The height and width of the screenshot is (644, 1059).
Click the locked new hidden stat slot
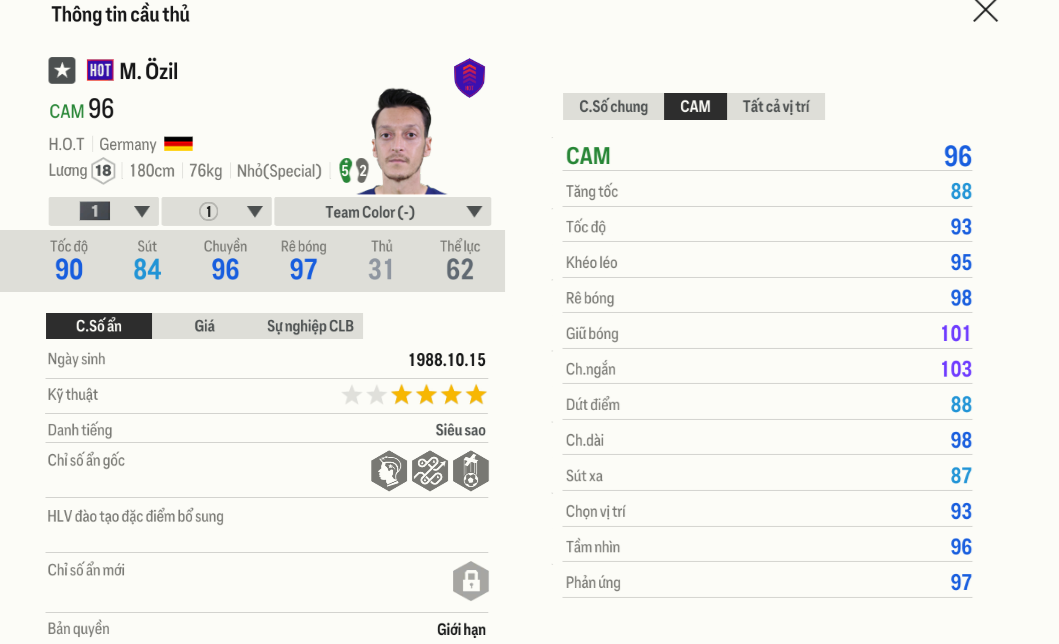(470, 581)
